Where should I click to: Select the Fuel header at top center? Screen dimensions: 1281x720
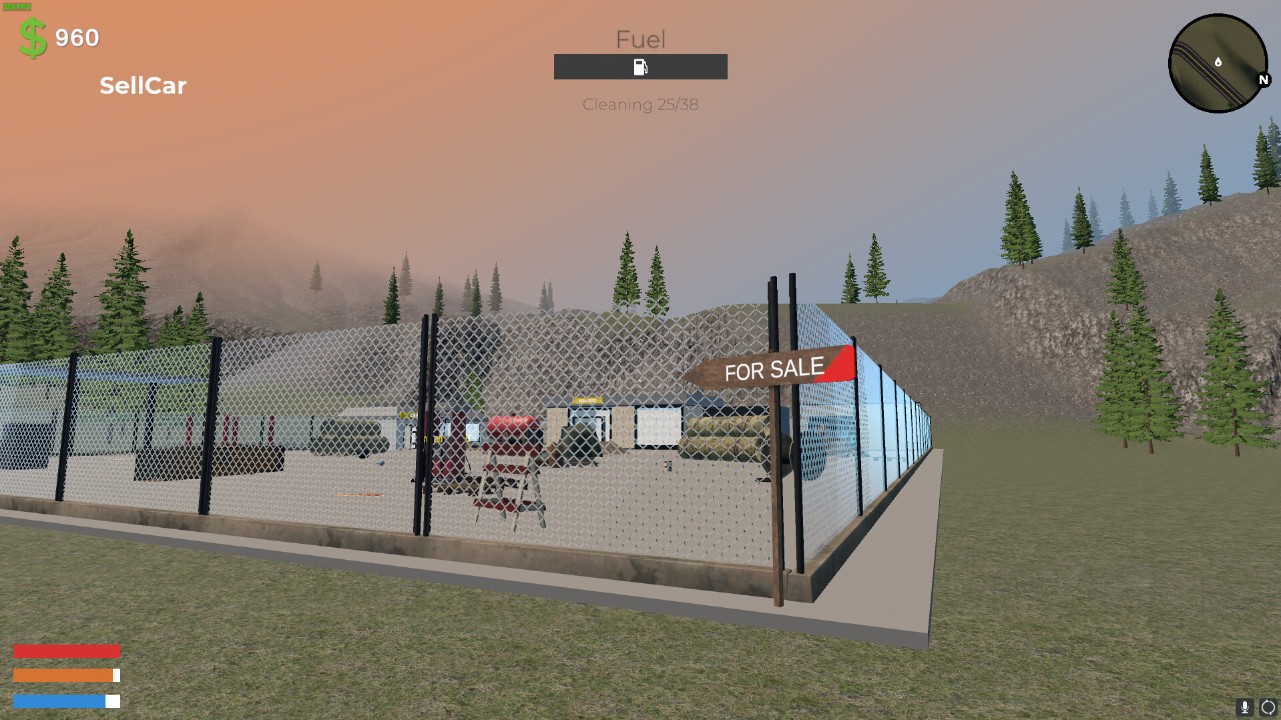coord(639,39)
